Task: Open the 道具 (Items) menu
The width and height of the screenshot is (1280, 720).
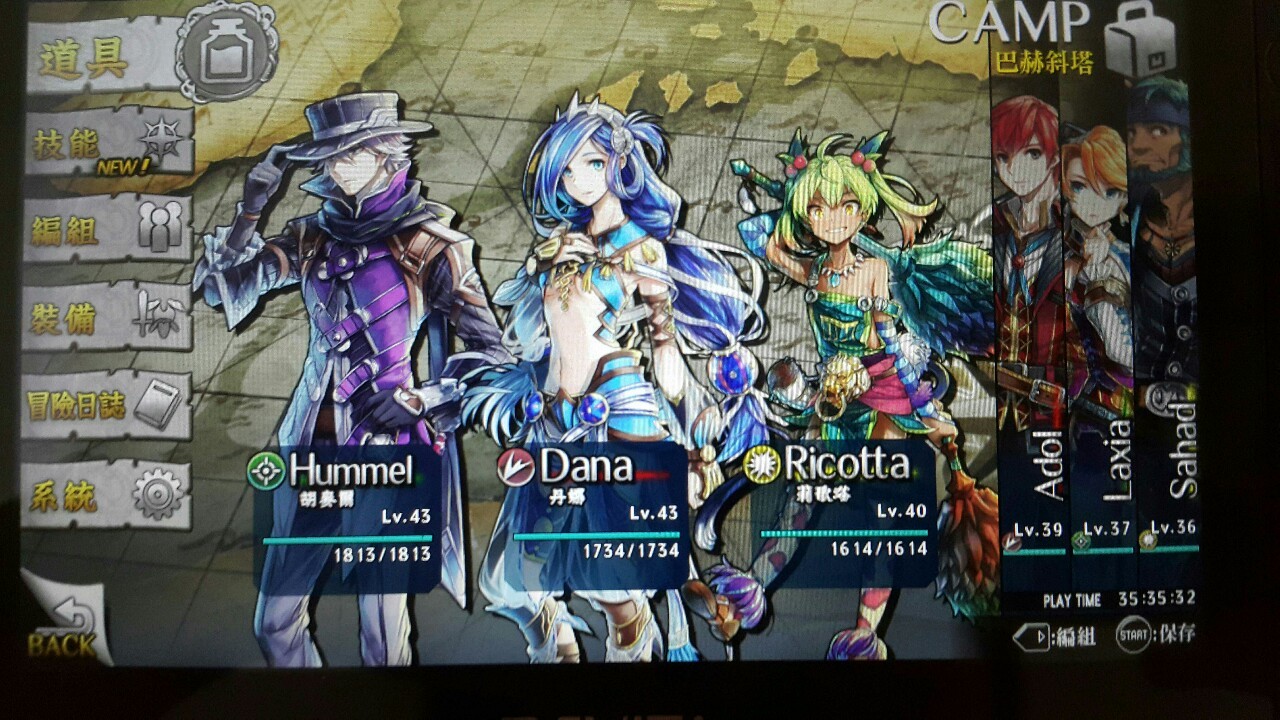Action: click(x=110, y=60)
